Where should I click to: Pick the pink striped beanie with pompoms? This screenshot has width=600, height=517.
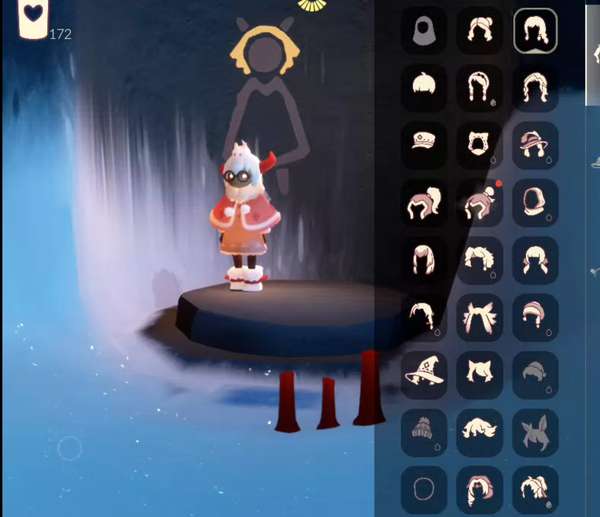(535, 316)
